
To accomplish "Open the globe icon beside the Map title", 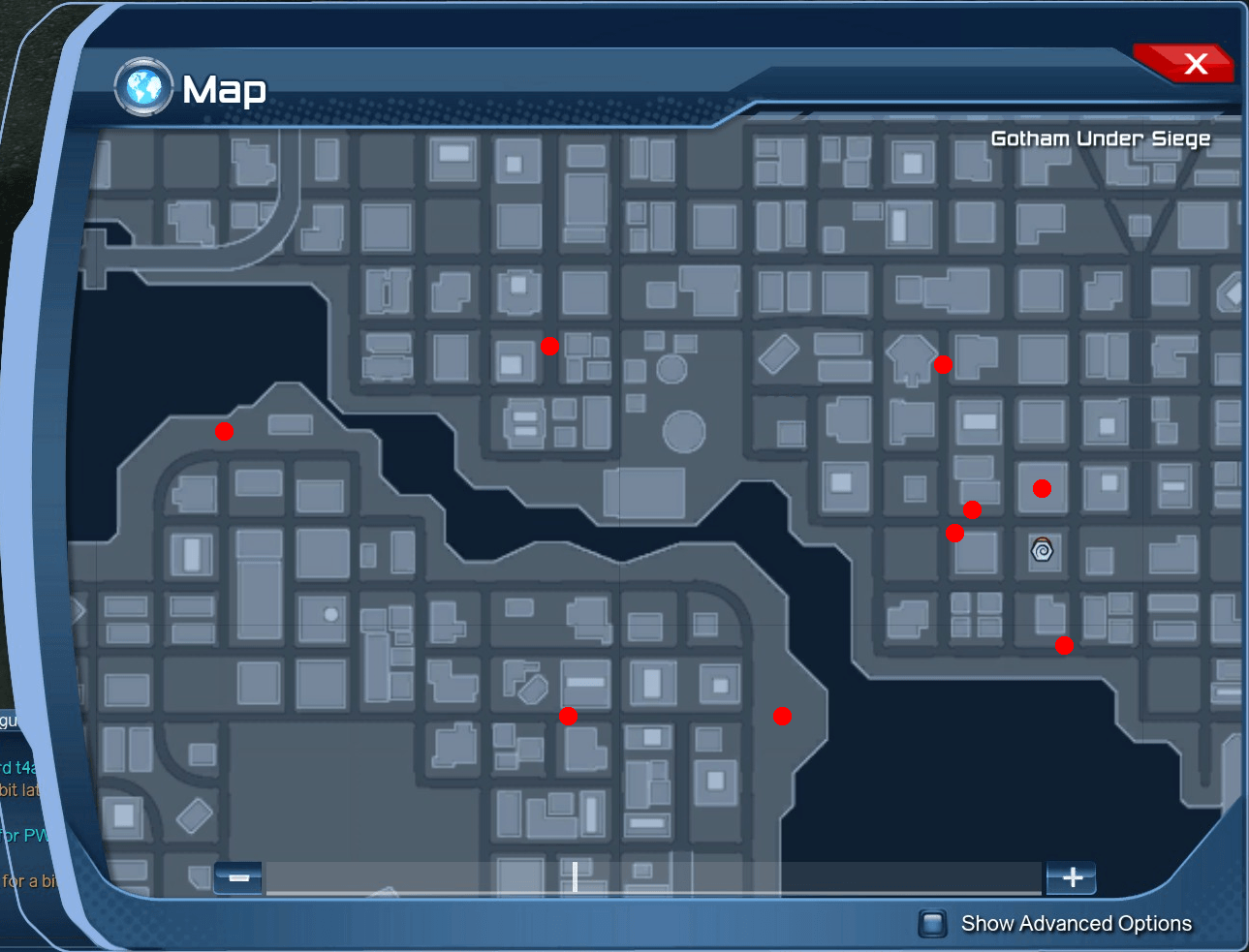I will (142, 87).
